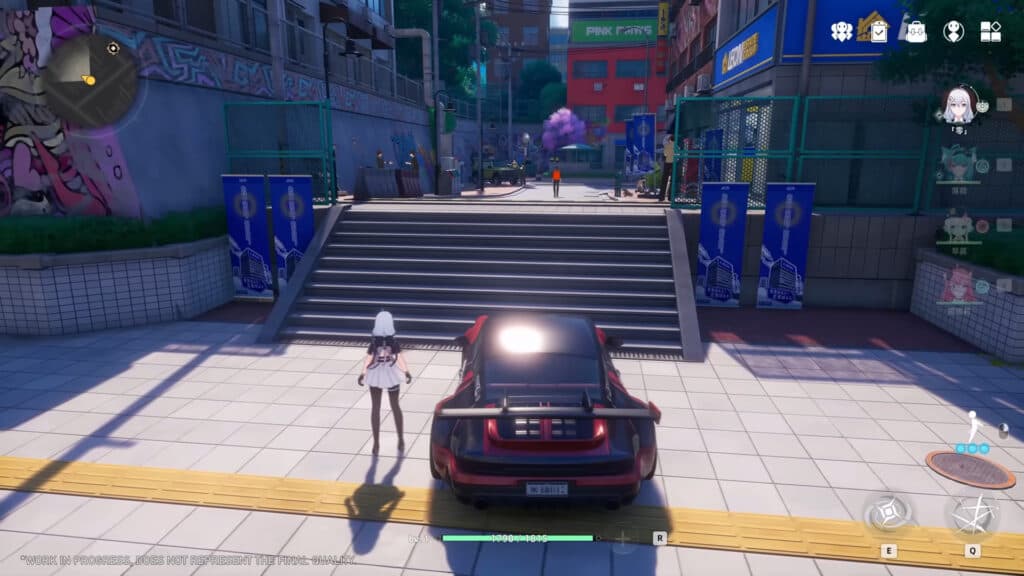
Task: Switch to the pink-haired party member
Action: (957, 284)
